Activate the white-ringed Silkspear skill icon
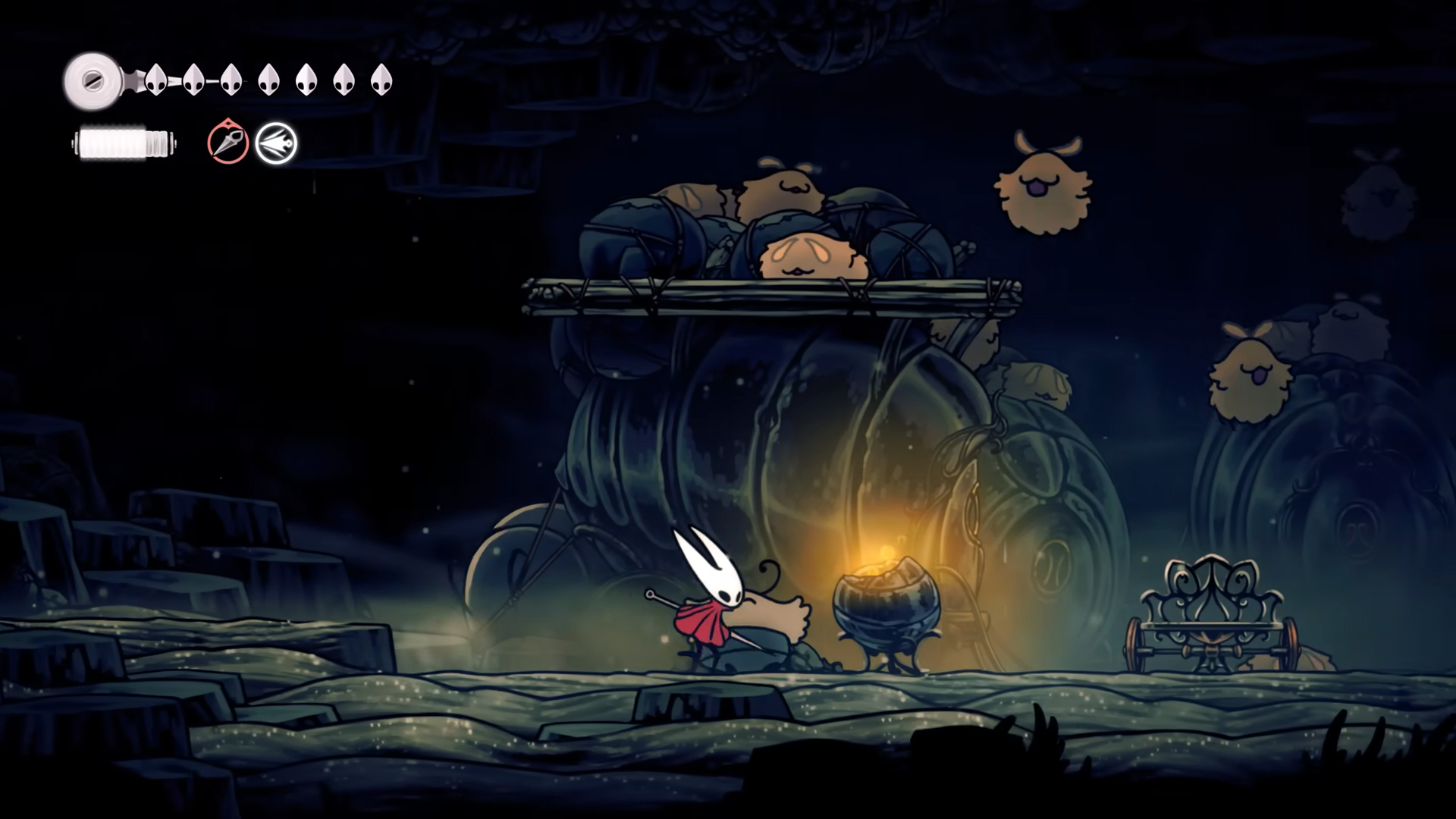This screenshot has width=1456, height=819. (x=276, y=143)
